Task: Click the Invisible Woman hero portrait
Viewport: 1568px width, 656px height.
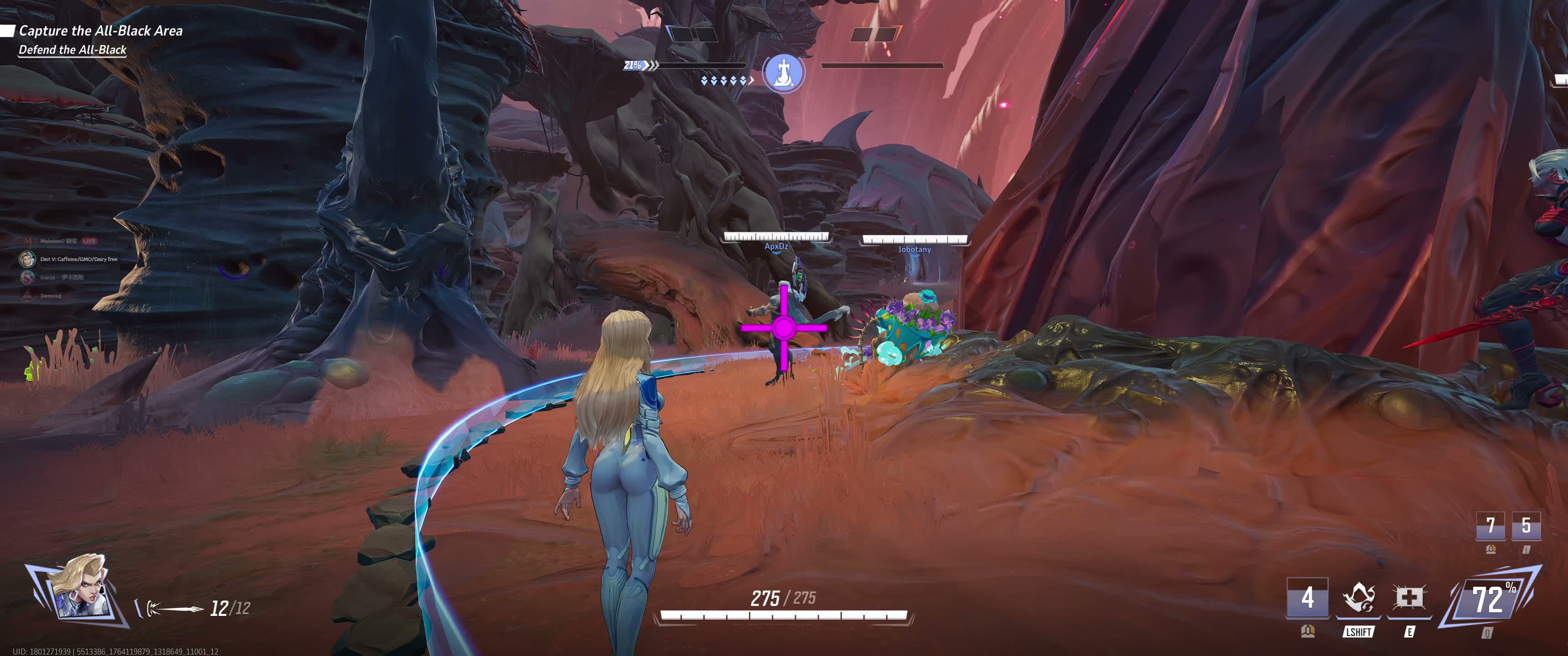Action: point(80,585)
